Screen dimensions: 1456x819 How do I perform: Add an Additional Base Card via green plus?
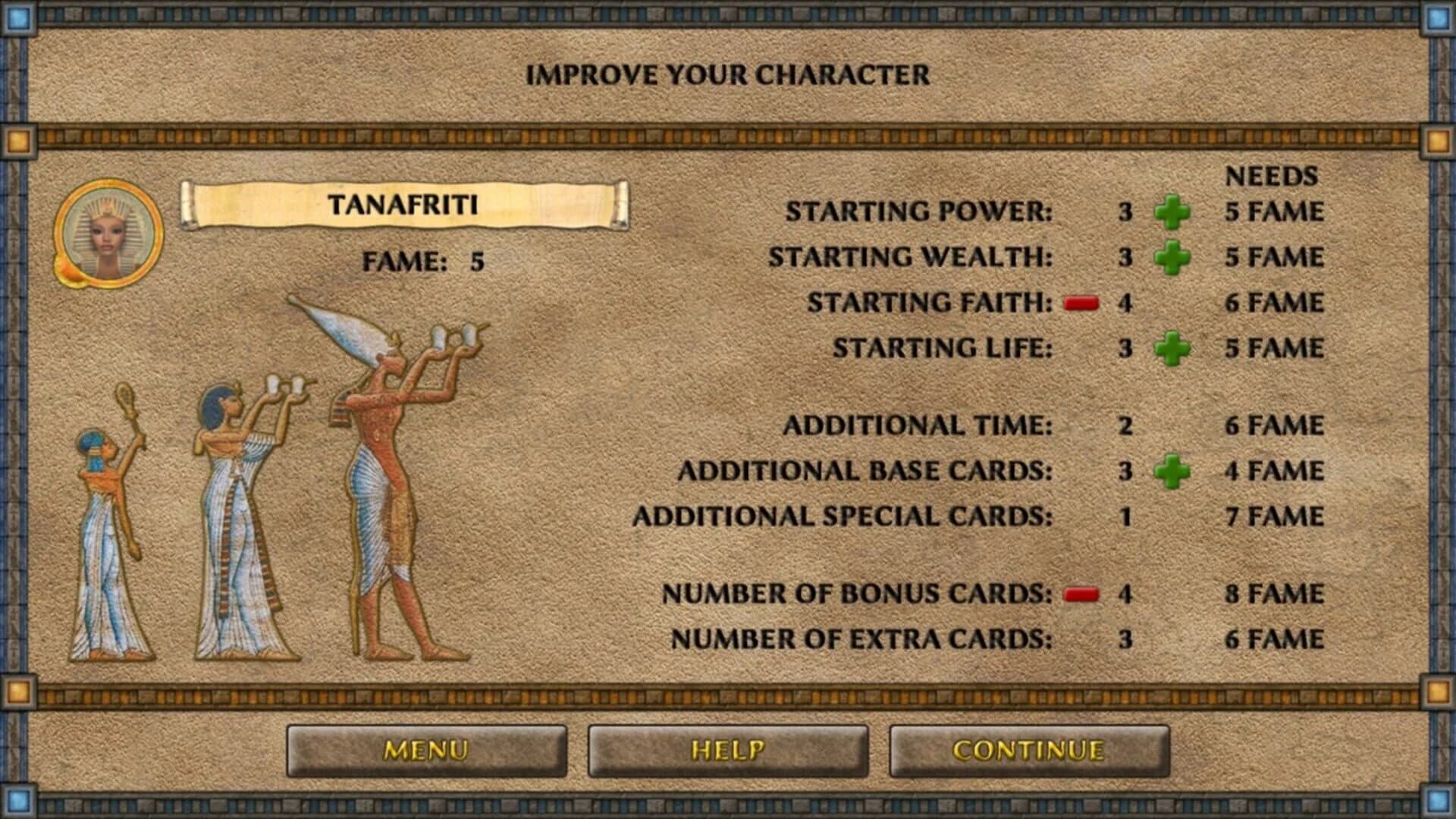click(x=1172, y=470)
